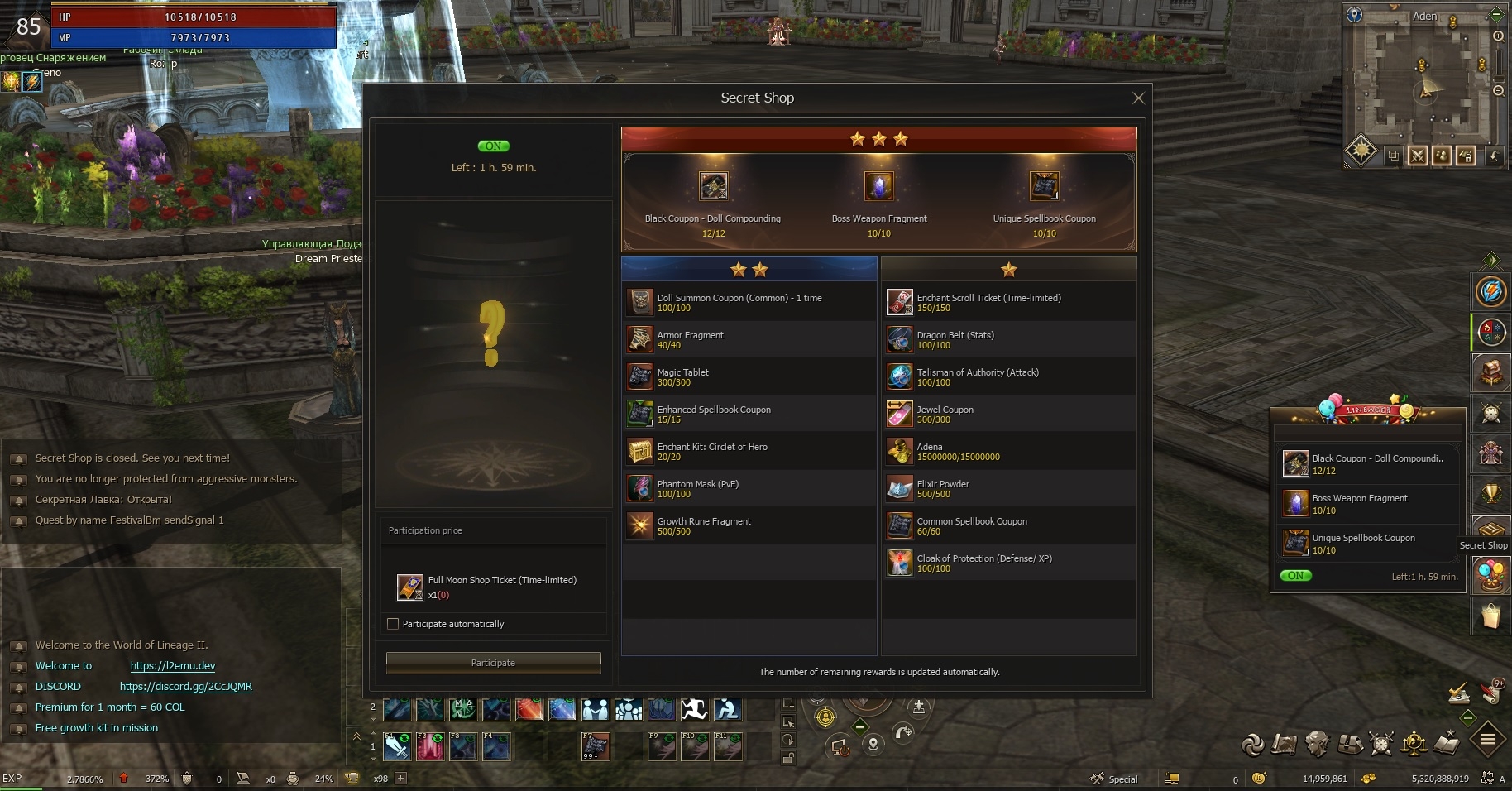Click the Full Moon Shop Ticket icon

click(410, 587)
